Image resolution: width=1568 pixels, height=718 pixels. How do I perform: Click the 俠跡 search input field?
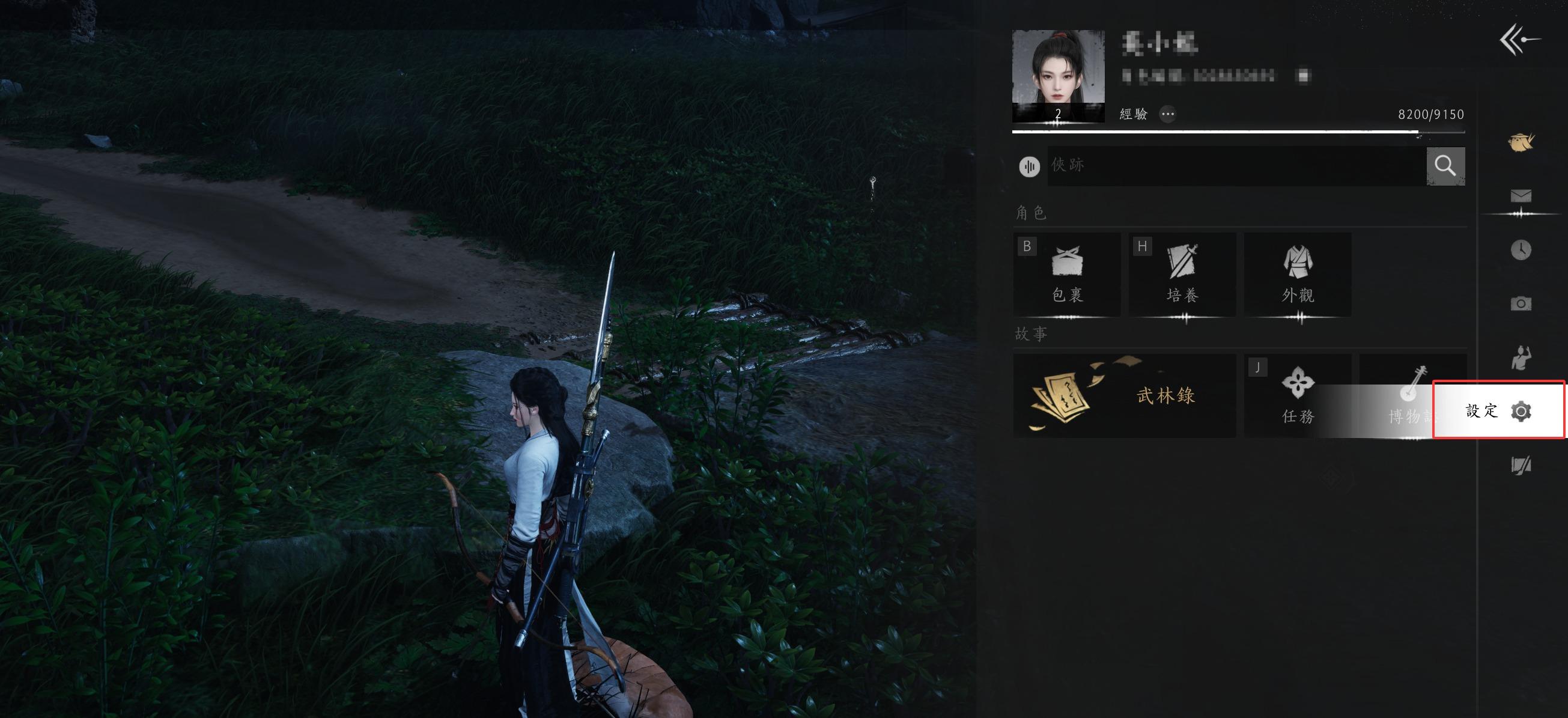point(1236,165)
